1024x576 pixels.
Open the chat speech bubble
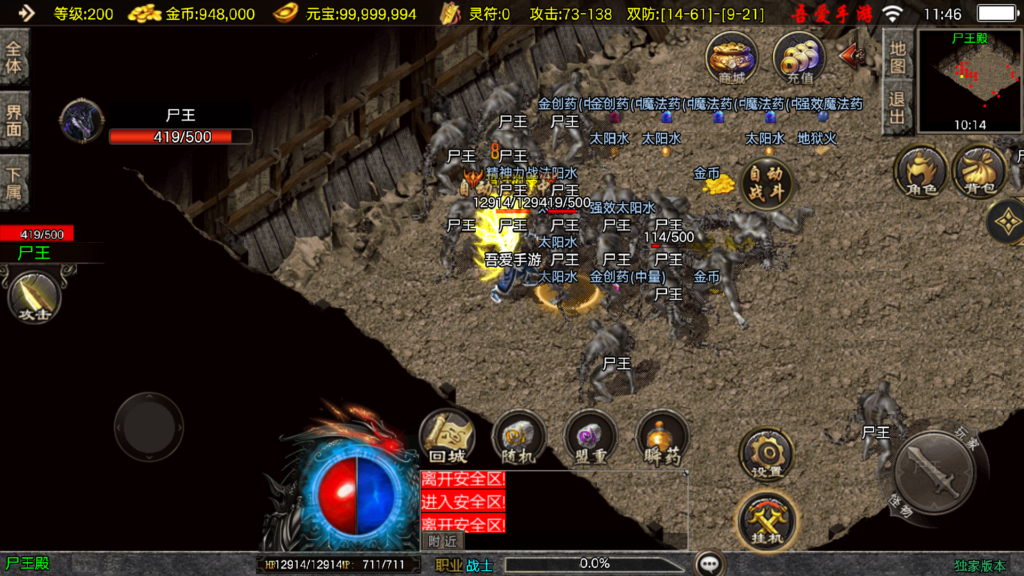click(x=710, y=564)
